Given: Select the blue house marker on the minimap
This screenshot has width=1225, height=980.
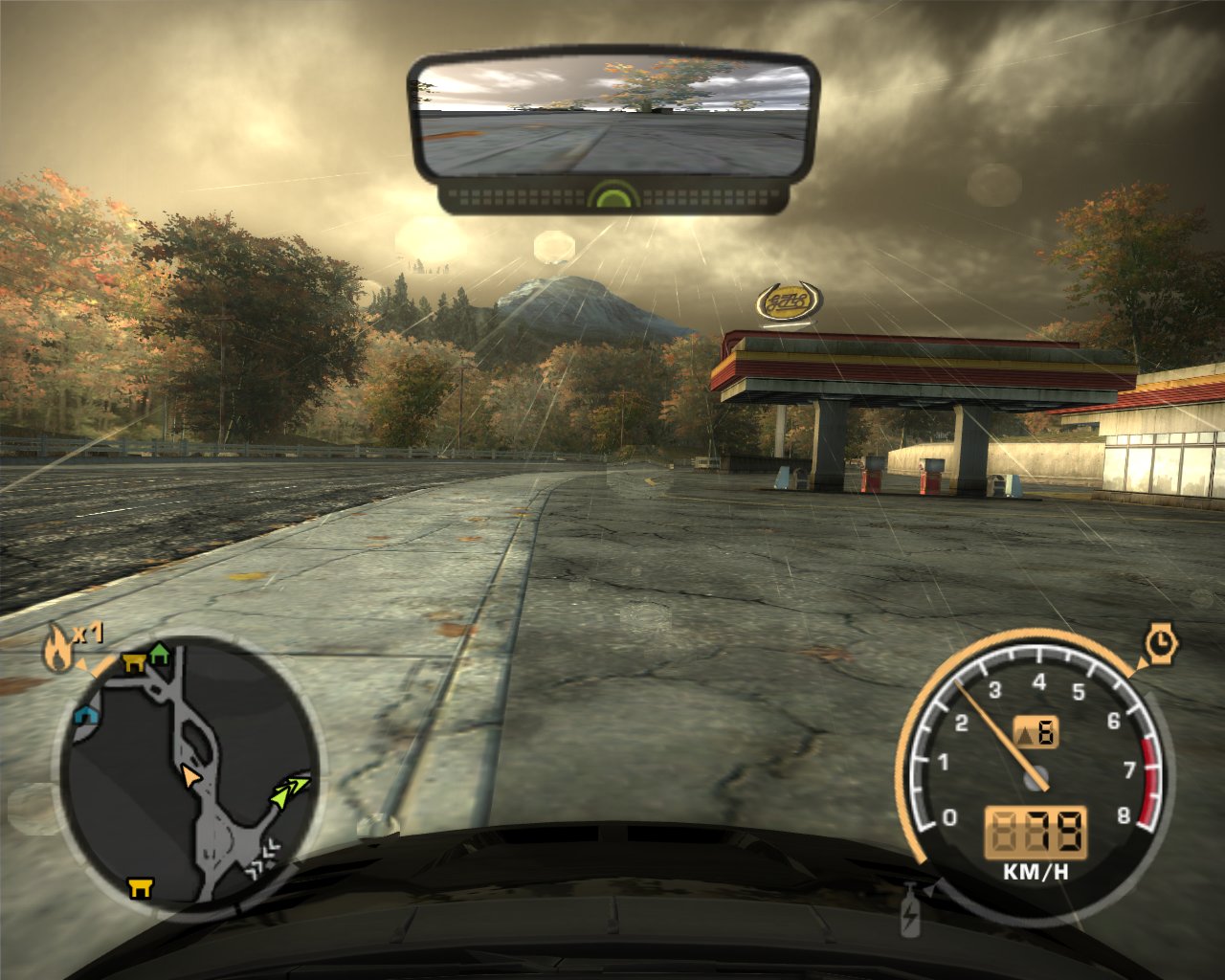Looking at the screenshot, I should click(86, 714).
